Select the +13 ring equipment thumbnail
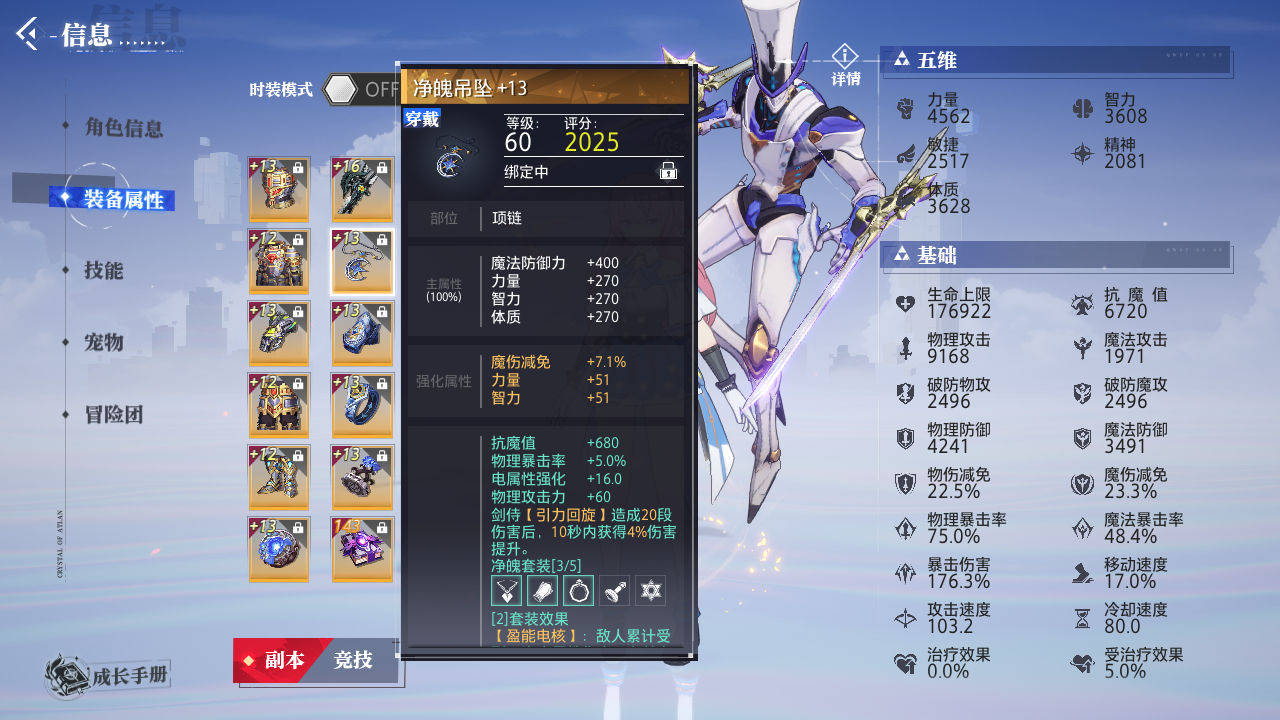The image size is (1280, 720). (x=362, y=404)
